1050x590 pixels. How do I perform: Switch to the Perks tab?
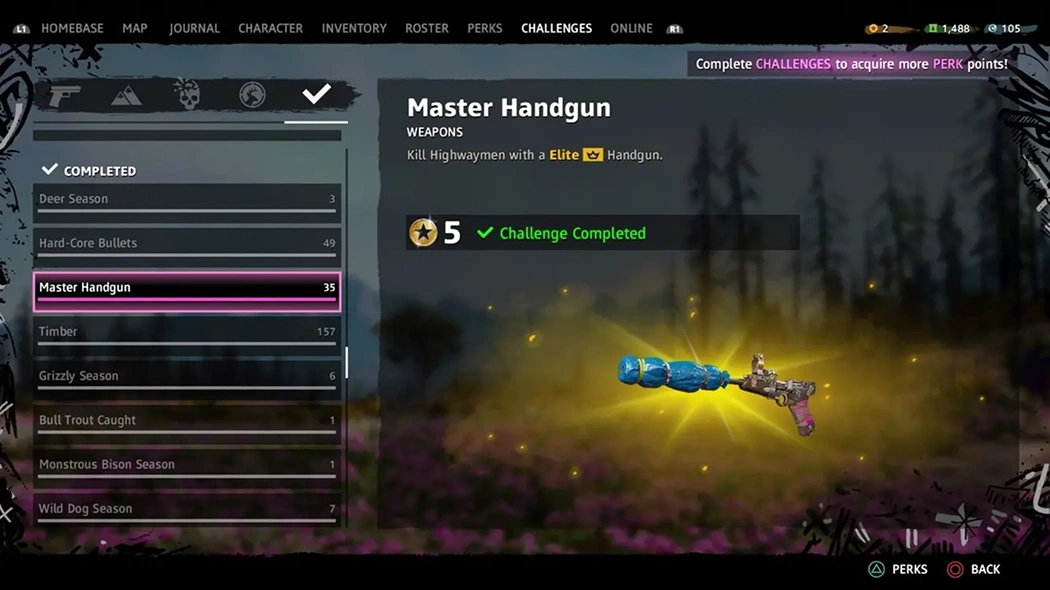coord(485,28)
